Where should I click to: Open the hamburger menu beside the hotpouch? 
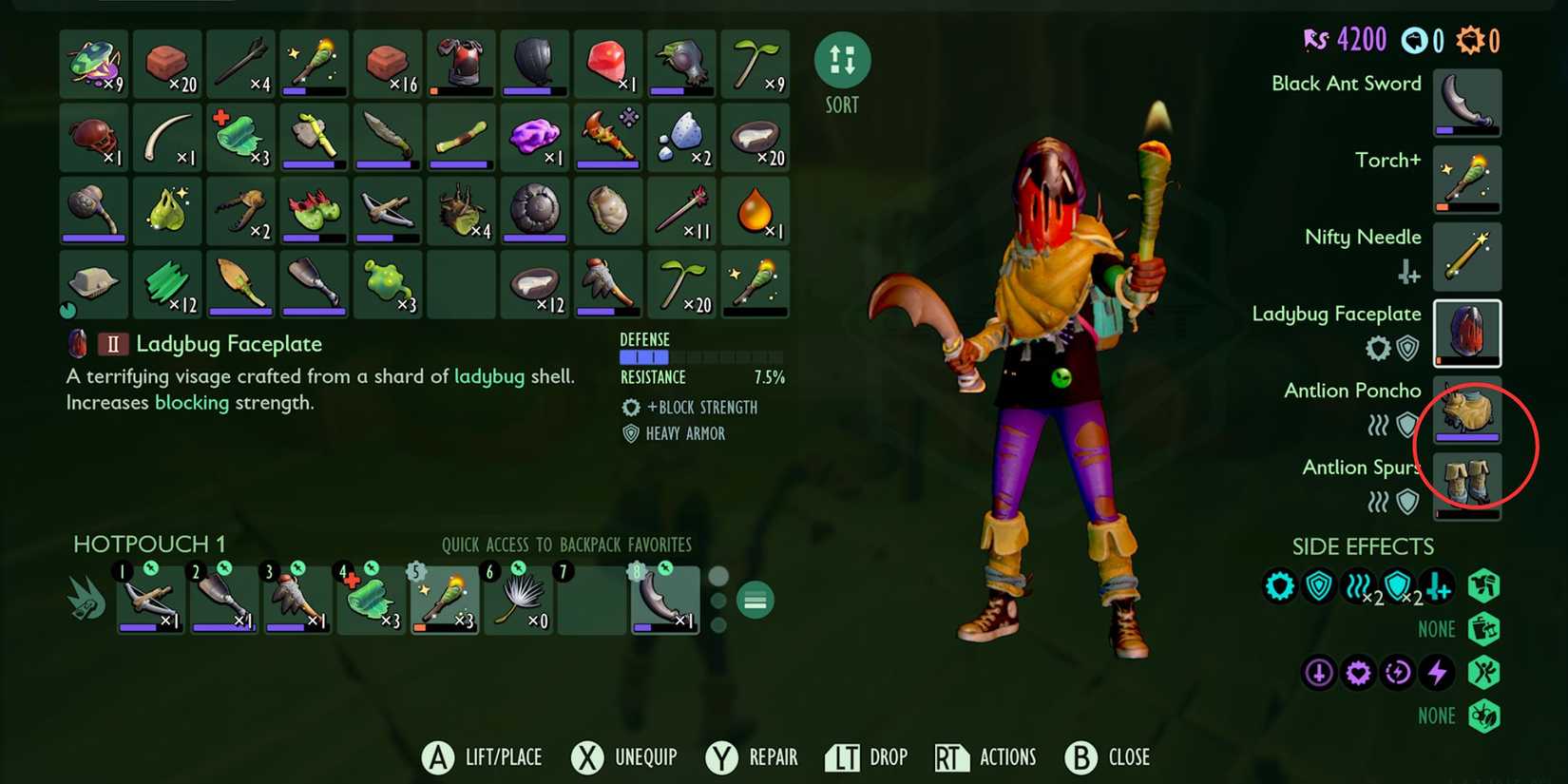pos(754,600)
